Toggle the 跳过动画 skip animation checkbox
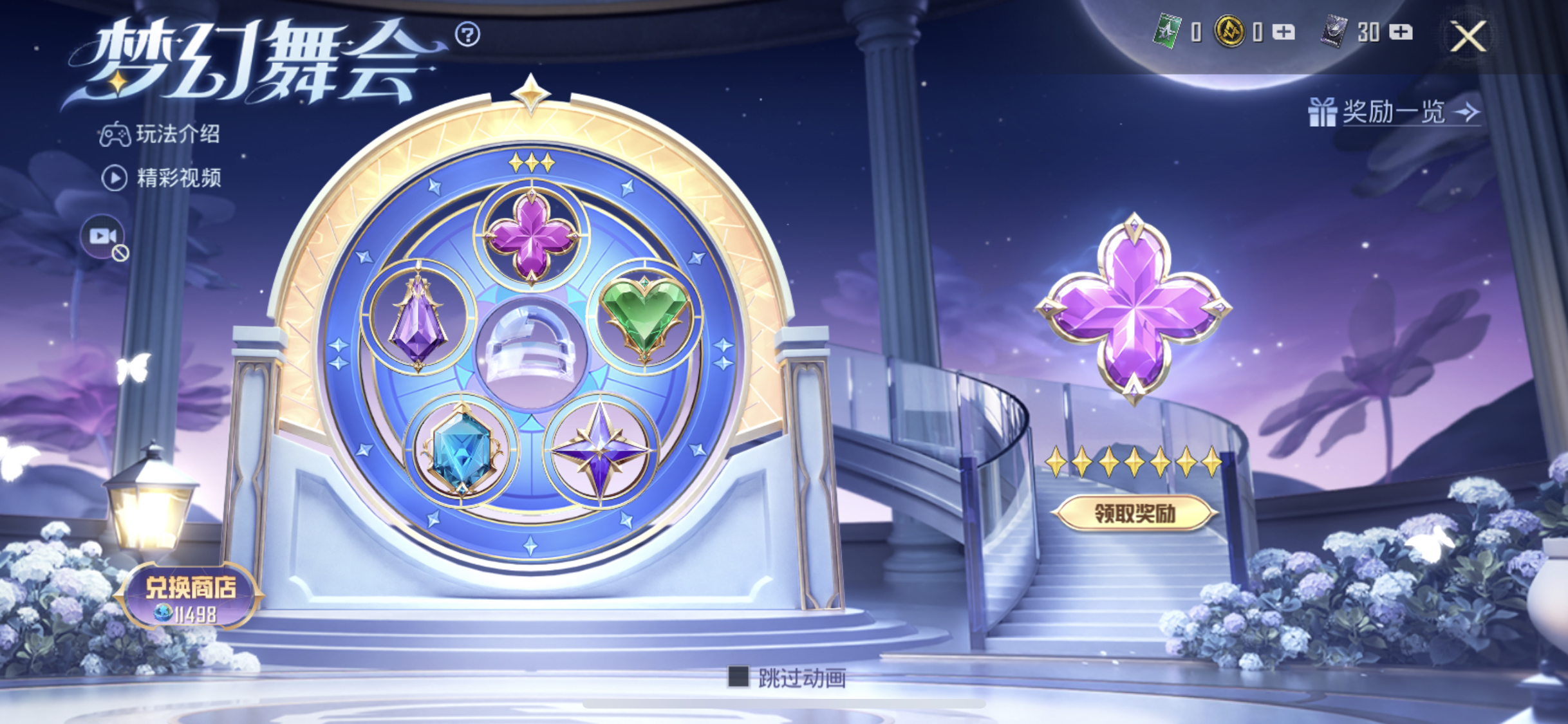 pyautogui.click(x=738, y=676)
